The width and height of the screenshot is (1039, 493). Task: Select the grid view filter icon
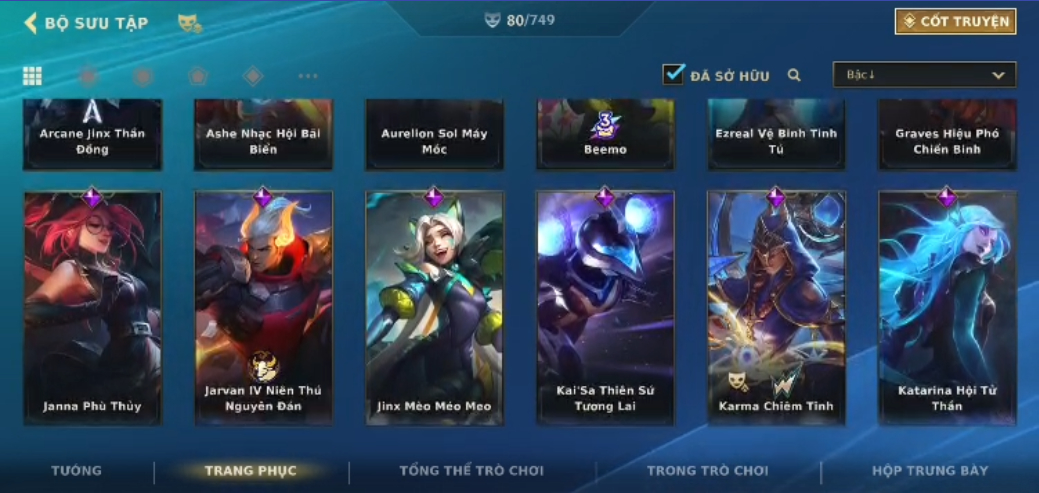[32, 76]
